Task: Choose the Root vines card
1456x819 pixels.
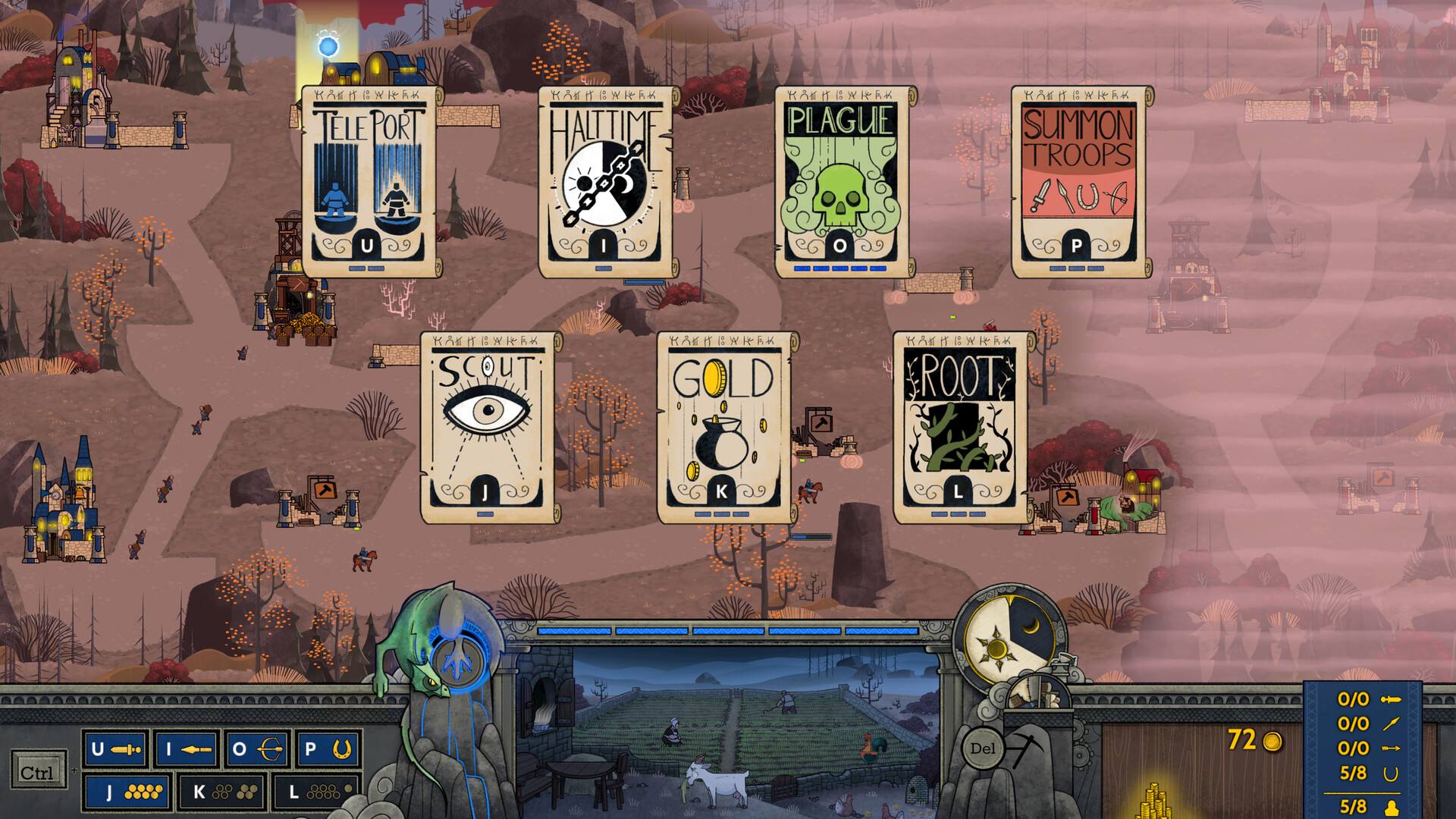Action: tap(959, 426)
